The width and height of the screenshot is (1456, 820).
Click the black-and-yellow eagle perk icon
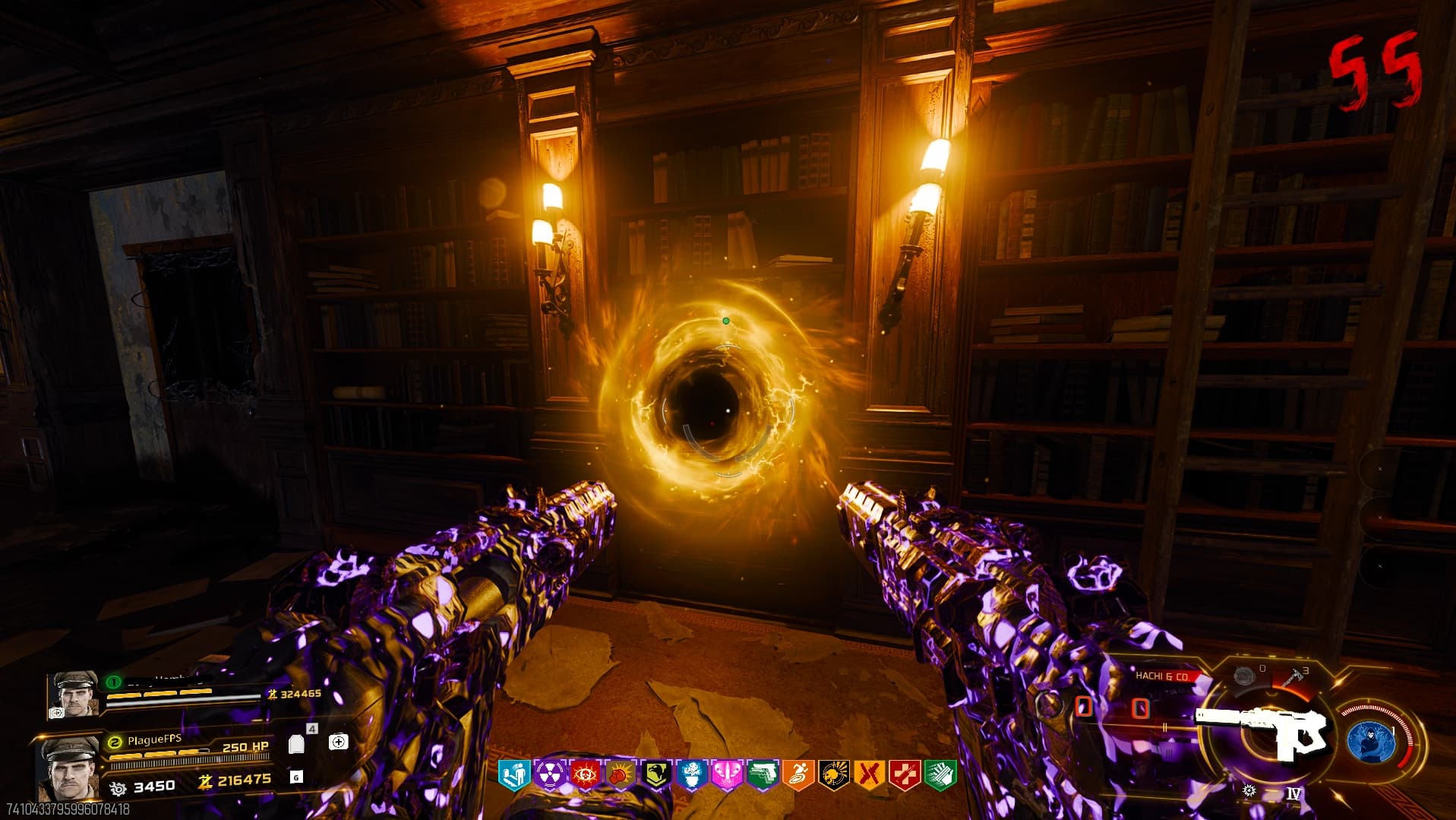pyautogui.click(x=656, y=774)
